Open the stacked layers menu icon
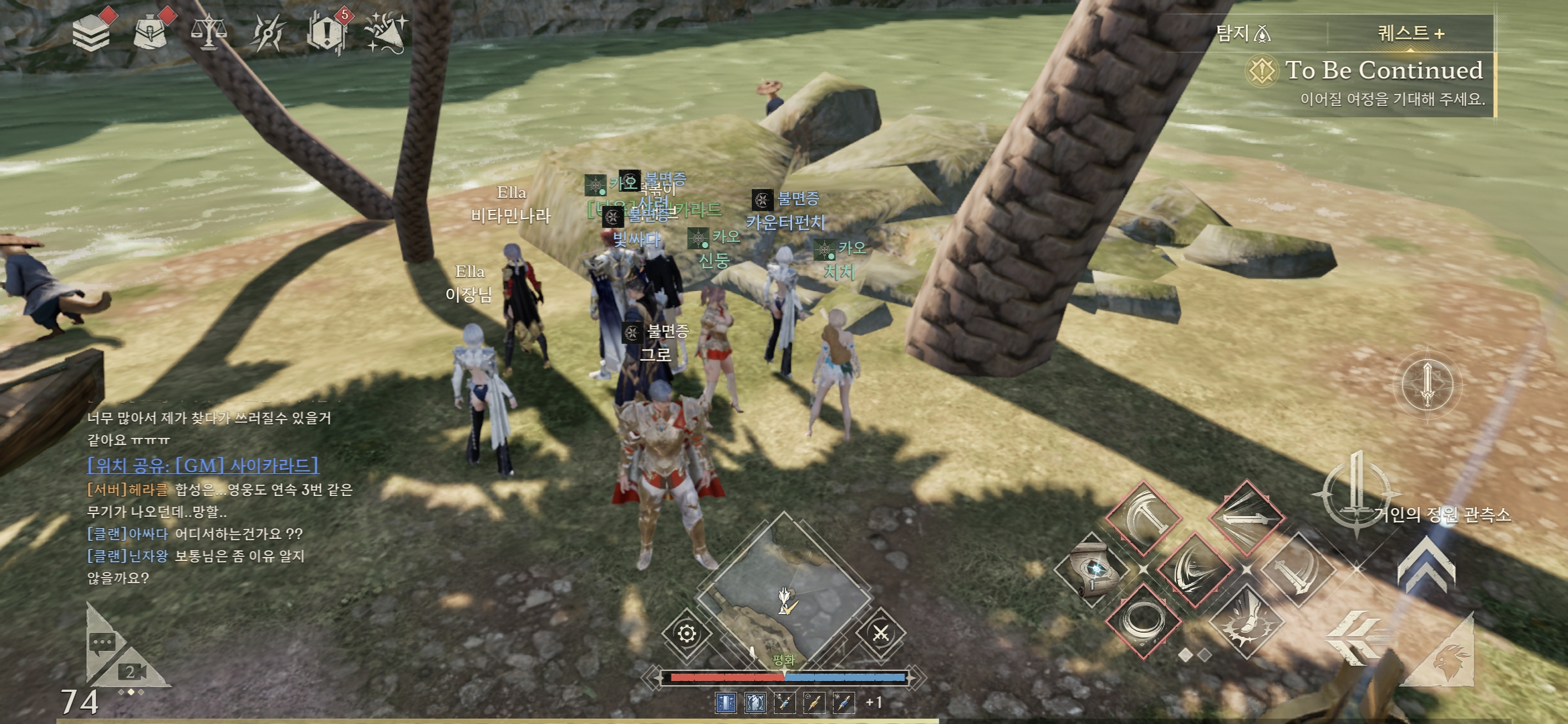The width and height of the screenshot is (1568, 724). tap(91, 33)
